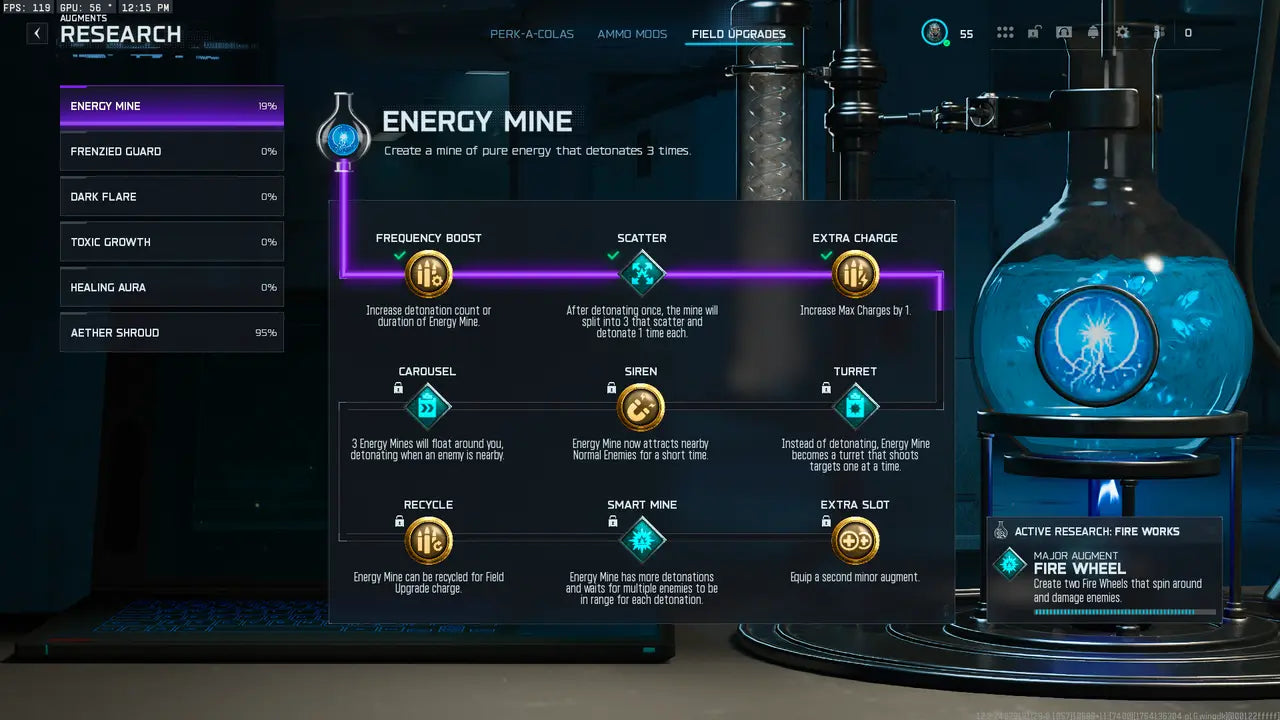Open the Ammo Mods tab
Image resolution: width=1280 pixels, height=720 pixels.
point(632,33)
